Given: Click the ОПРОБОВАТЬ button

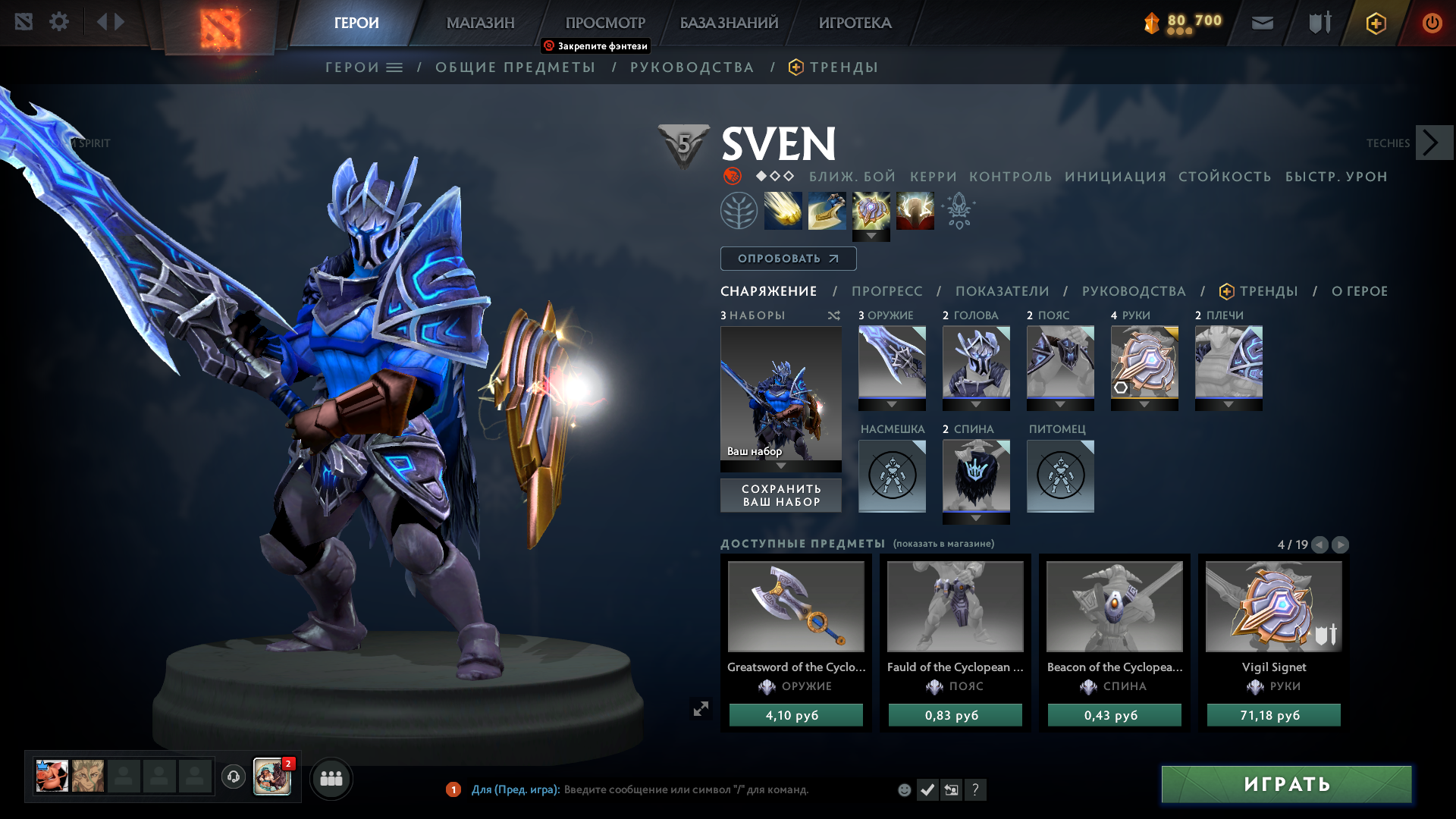Looking at the screenshot, I should click(x=788, y=258).
